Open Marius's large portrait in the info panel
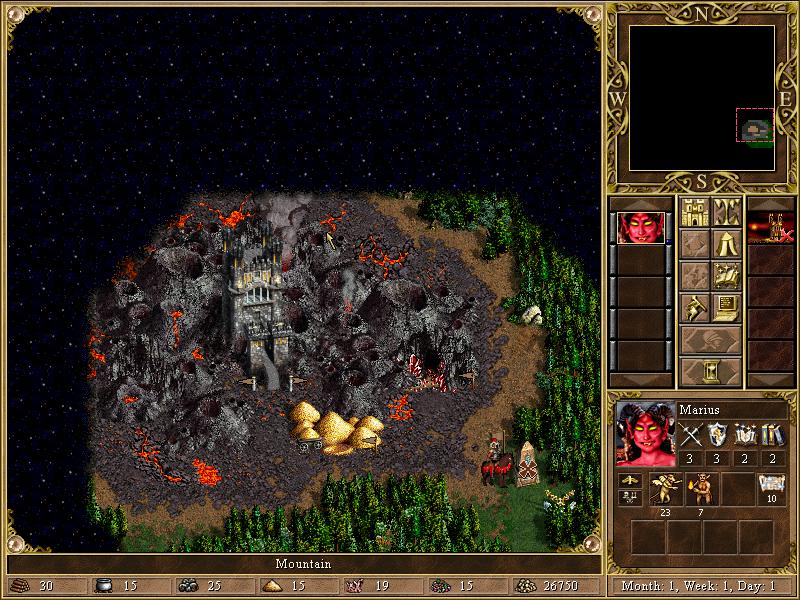The width and height of the screenshot is (800, 600). (644, 434)
